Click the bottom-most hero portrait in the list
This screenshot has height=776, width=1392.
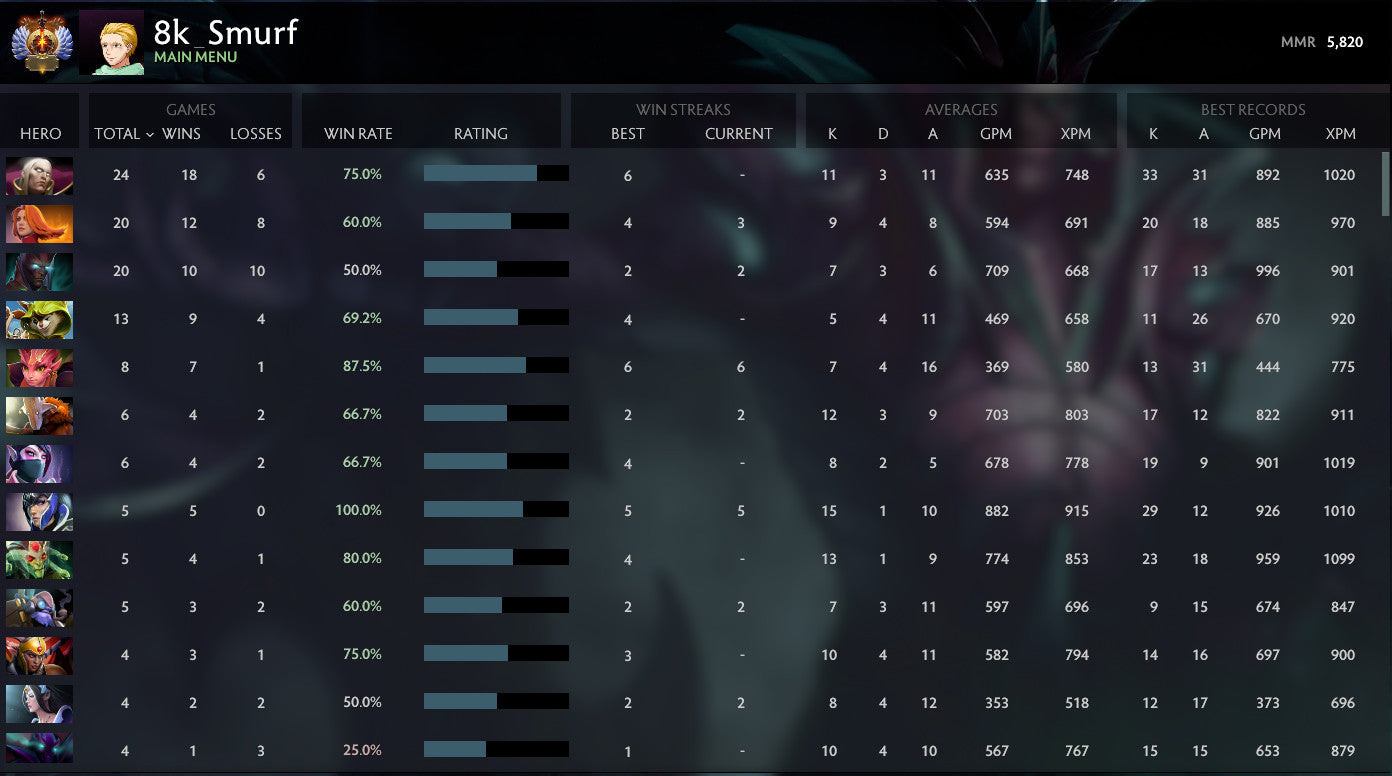39,750
